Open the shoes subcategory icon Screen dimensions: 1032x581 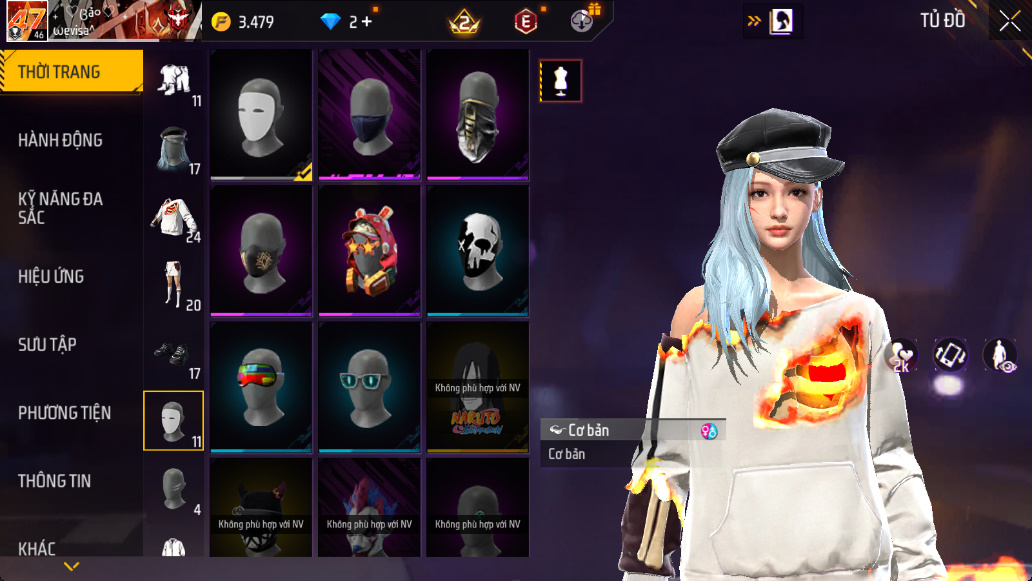[174, 354]
